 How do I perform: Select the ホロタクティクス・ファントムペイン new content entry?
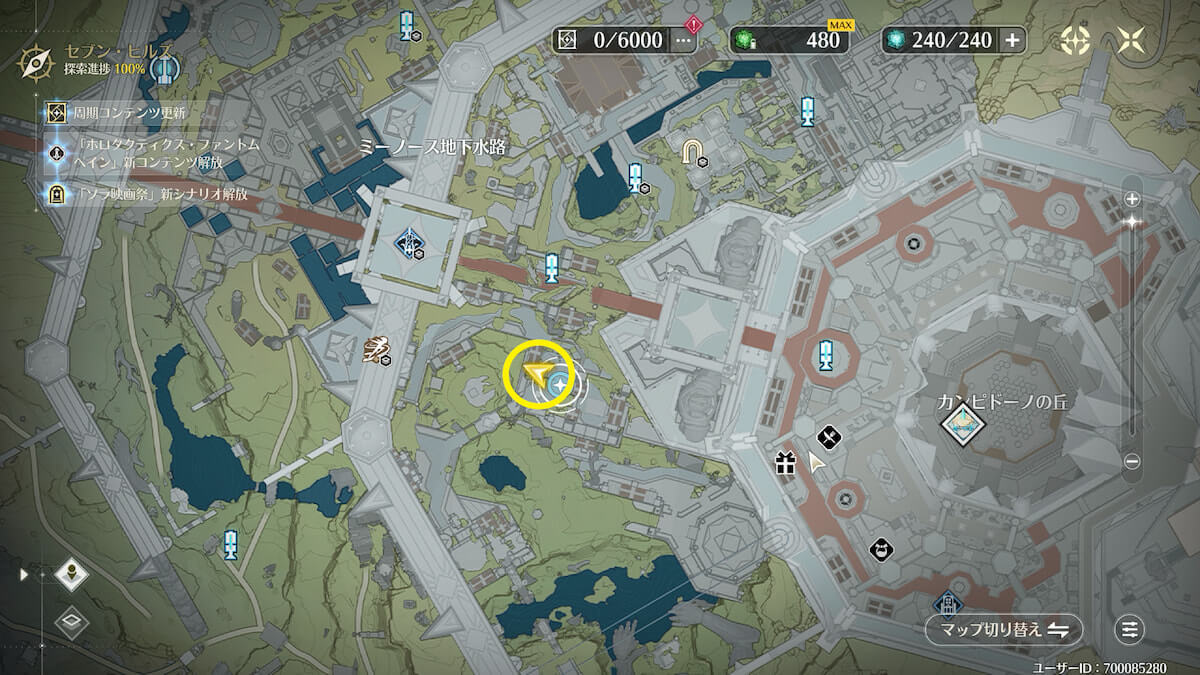(x=150, y=153)
